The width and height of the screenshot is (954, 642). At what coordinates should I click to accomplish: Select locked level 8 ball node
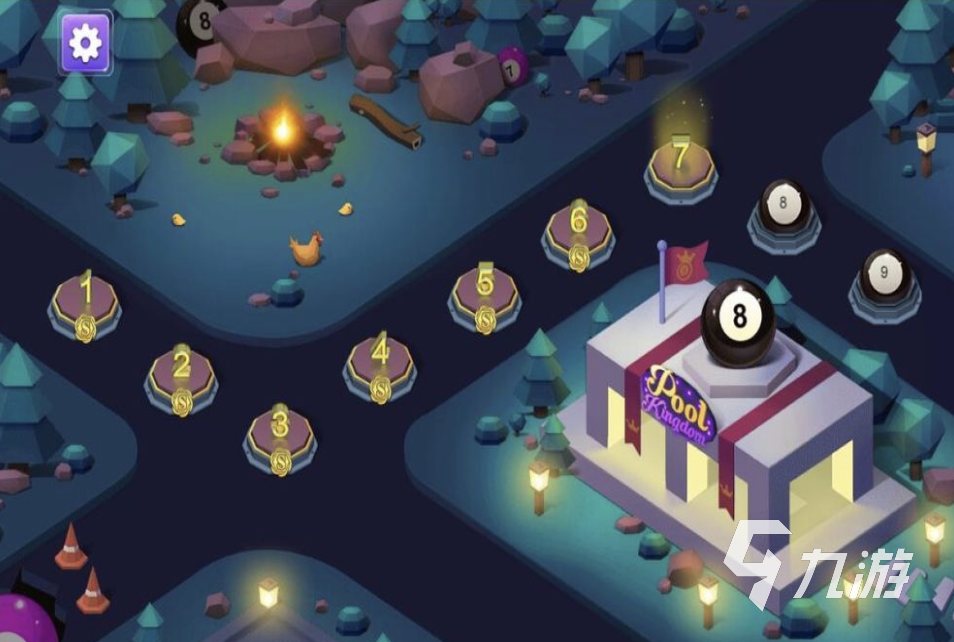(x=783, y=208)
